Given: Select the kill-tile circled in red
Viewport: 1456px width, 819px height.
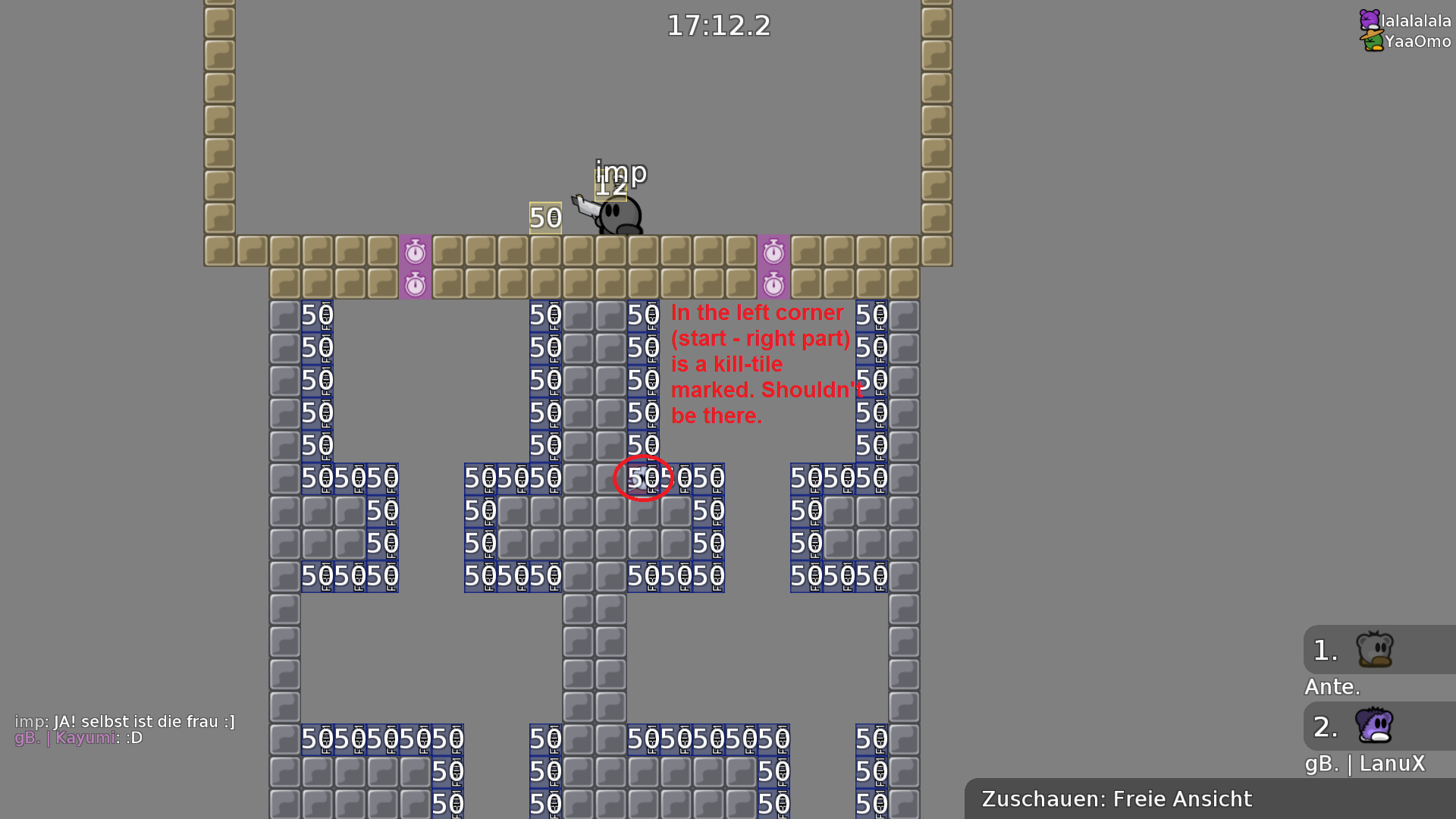Looking at the screenshot, I should click(644, 478).
